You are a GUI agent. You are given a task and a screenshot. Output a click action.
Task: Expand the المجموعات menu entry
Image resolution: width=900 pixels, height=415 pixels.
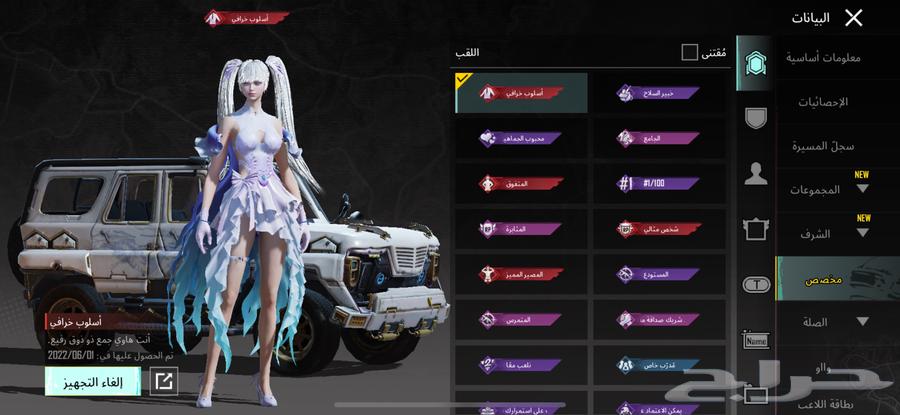(836, 189)
